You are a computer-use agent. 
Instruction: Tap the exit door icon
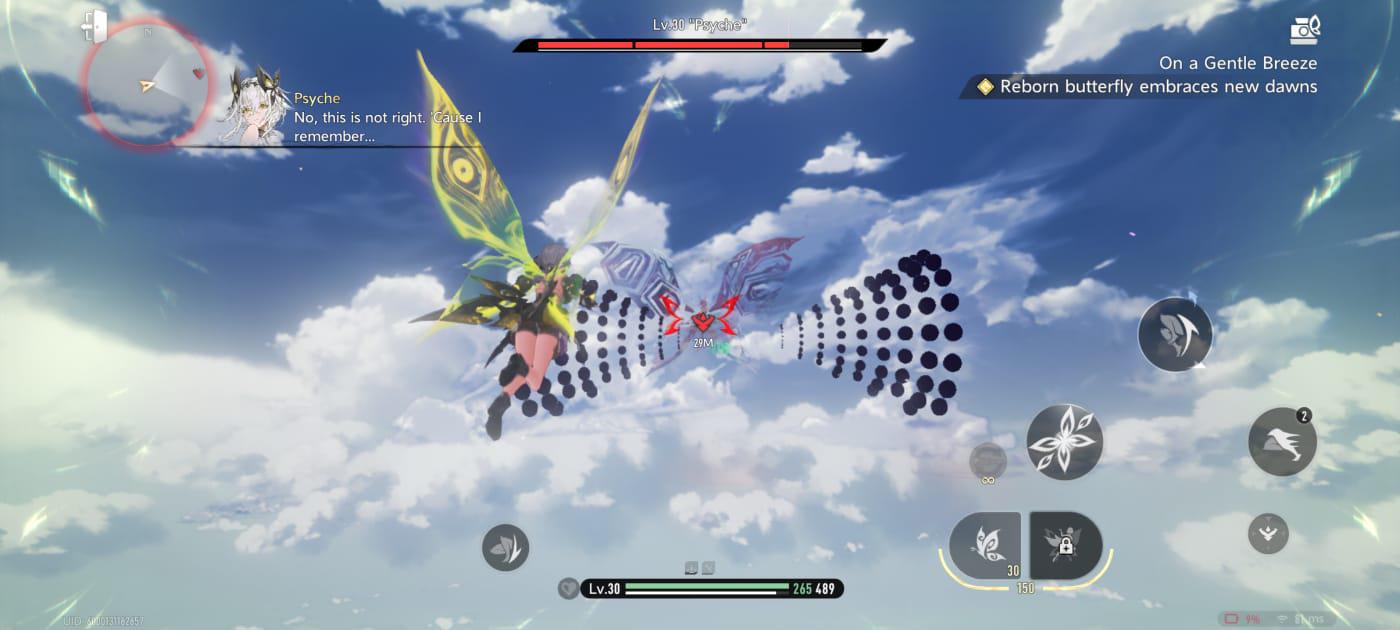pyautogui.click(x=95, y=25)
